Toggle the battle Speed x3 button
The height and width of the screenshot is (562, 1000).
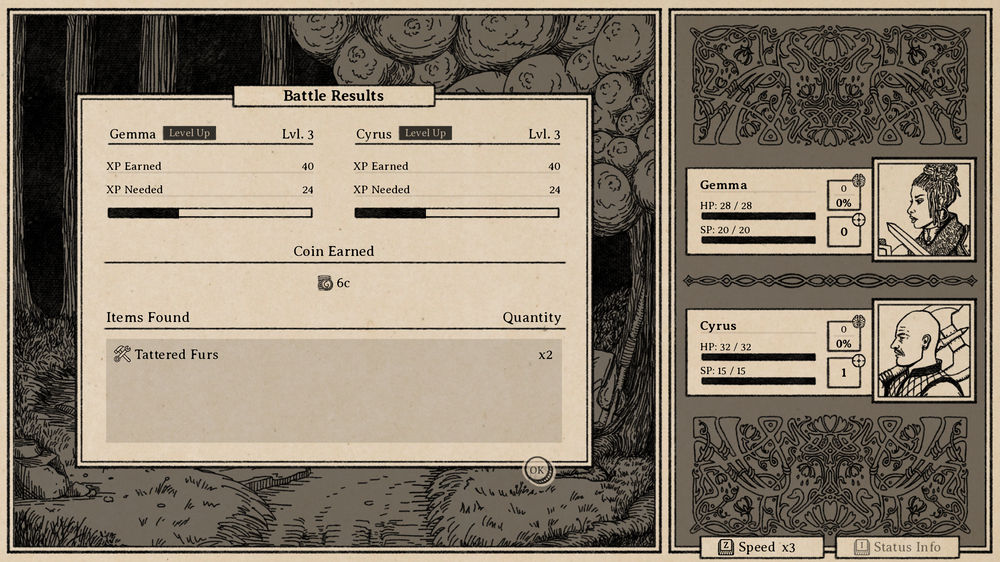[762, 547]
